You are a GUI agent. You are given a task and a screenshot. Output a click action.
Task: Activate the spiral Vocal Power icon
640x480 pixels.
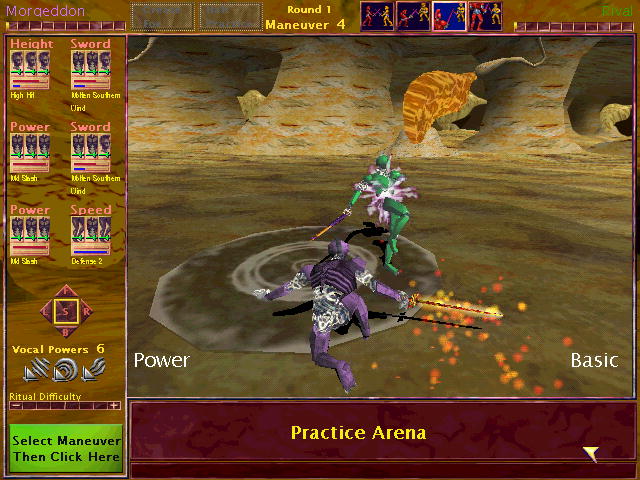(65, 371)
